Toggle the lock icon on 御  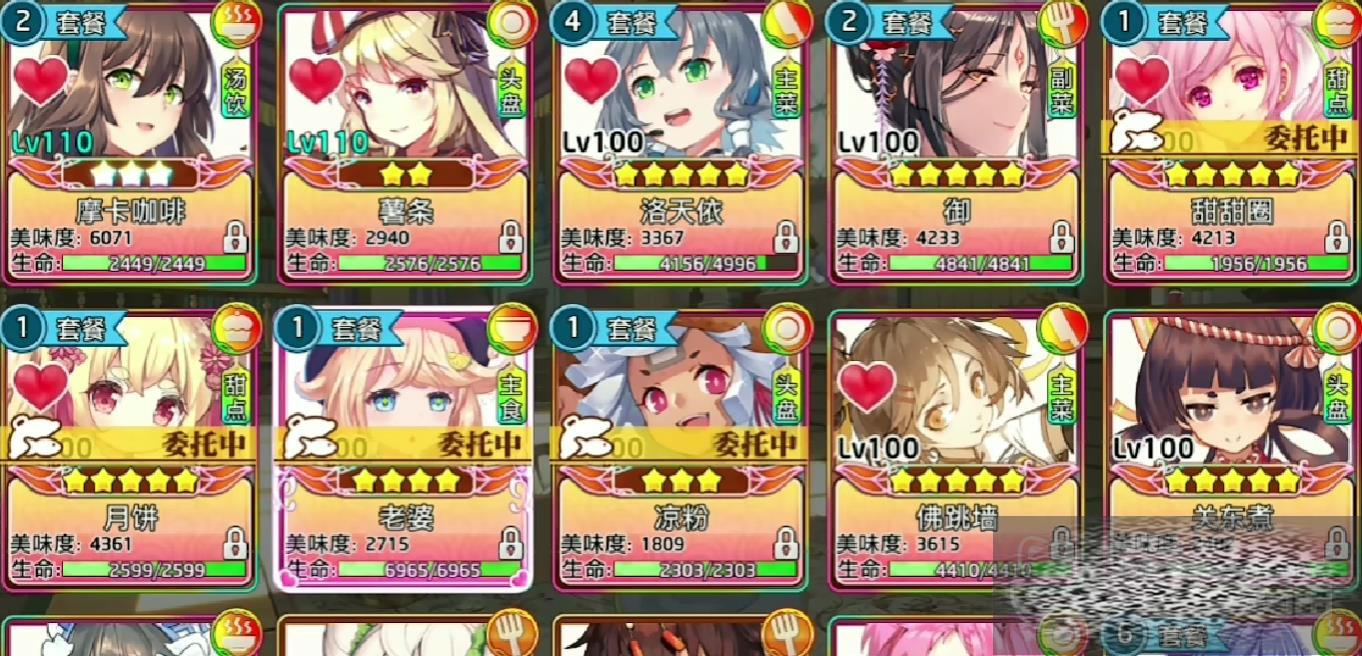[1061, 238]
